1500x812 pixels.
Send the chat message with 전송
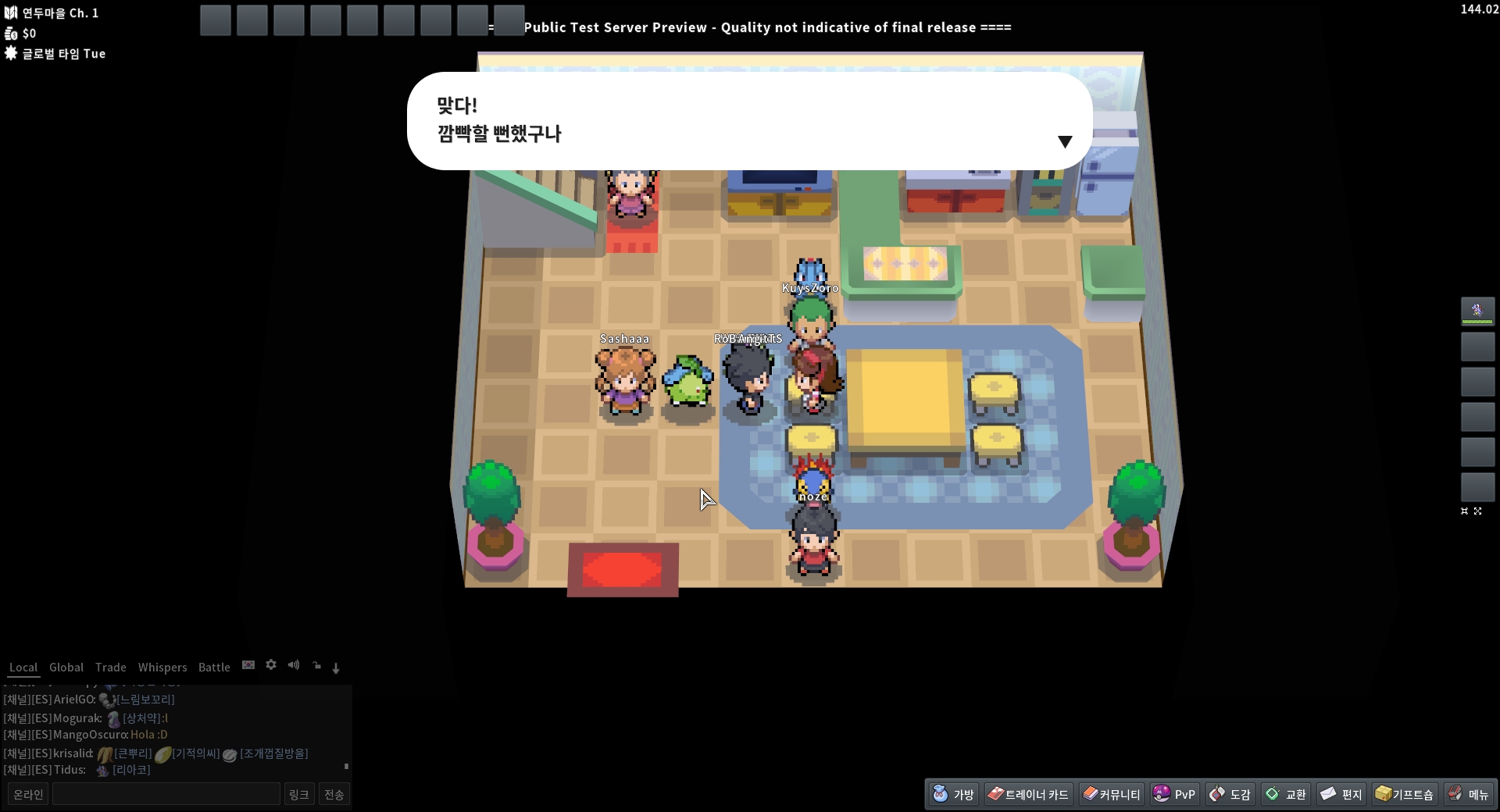pos(334,794)
